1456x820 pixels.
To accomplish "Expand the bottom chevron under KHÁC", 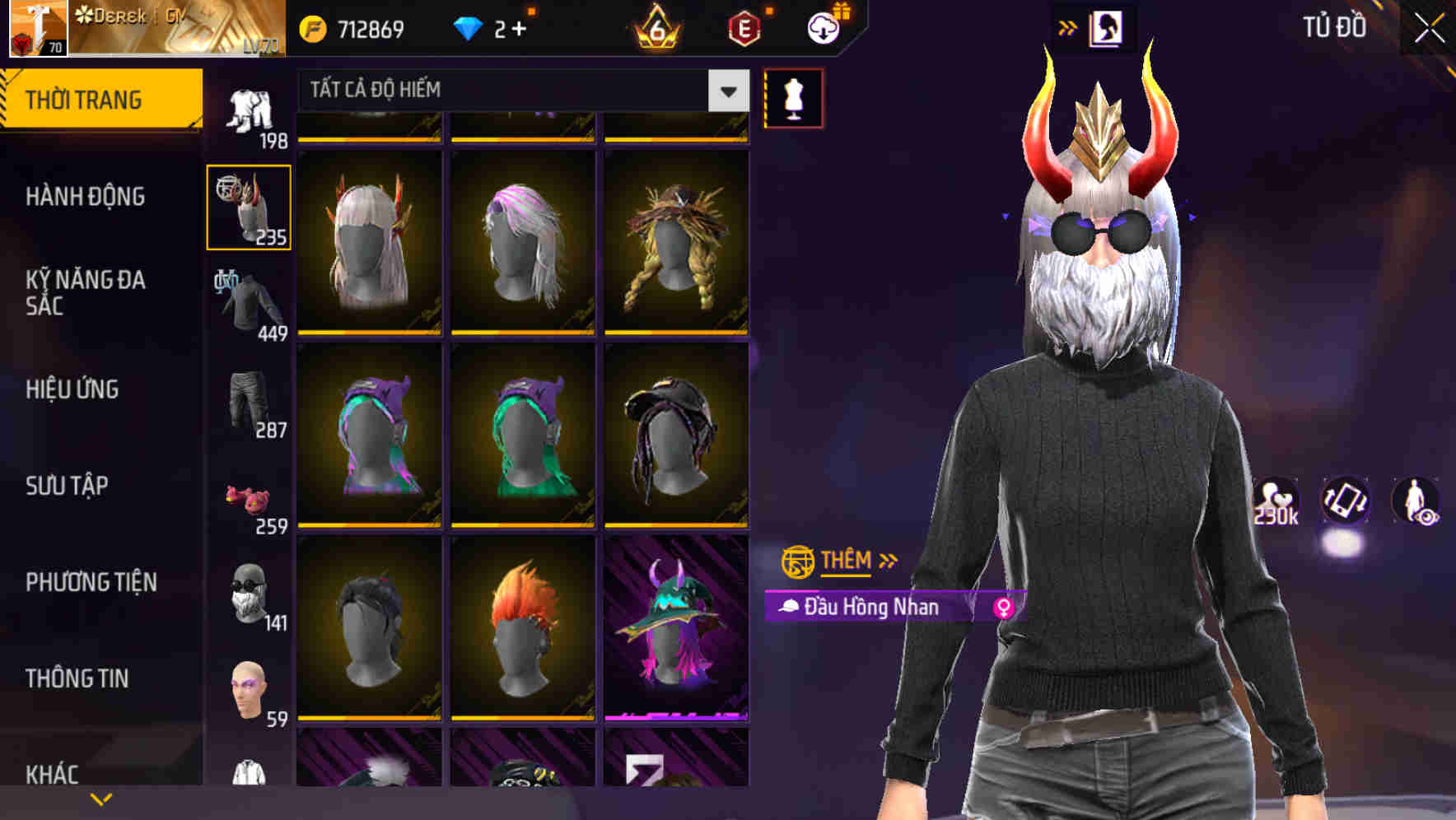I will coord(100,797).
